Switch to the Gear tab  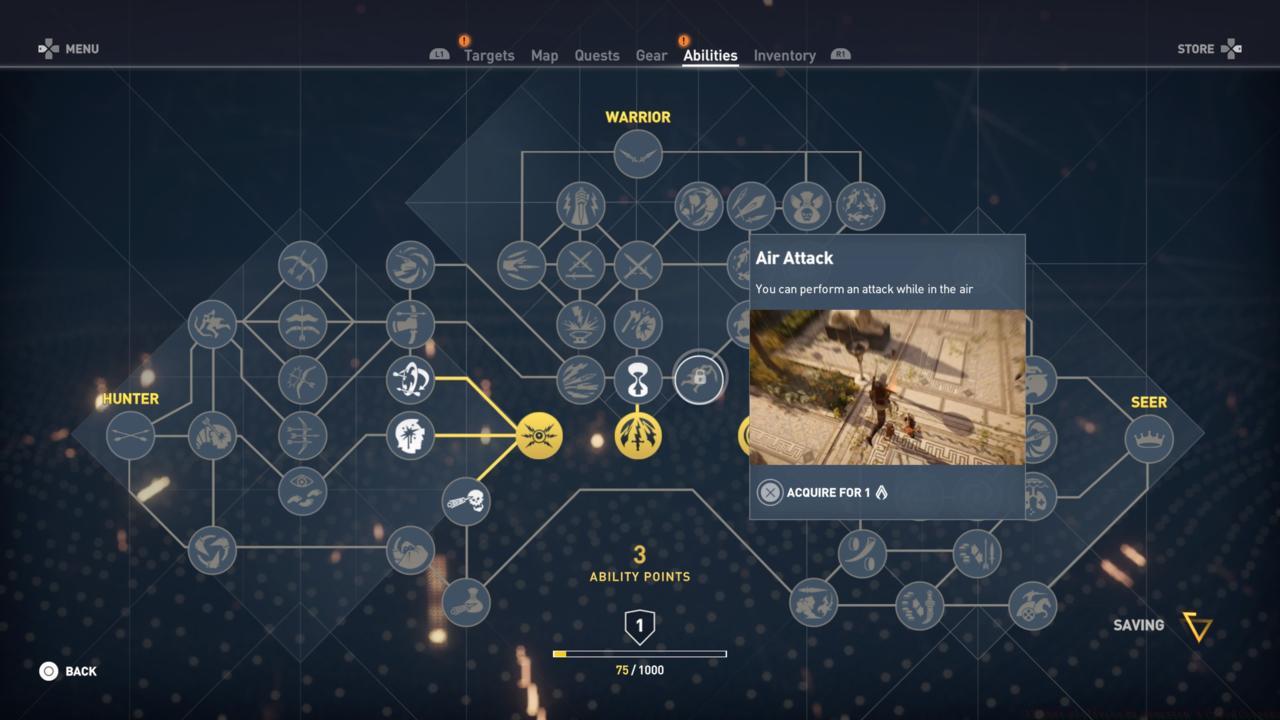pyautogui.click(x=651, y=56)
